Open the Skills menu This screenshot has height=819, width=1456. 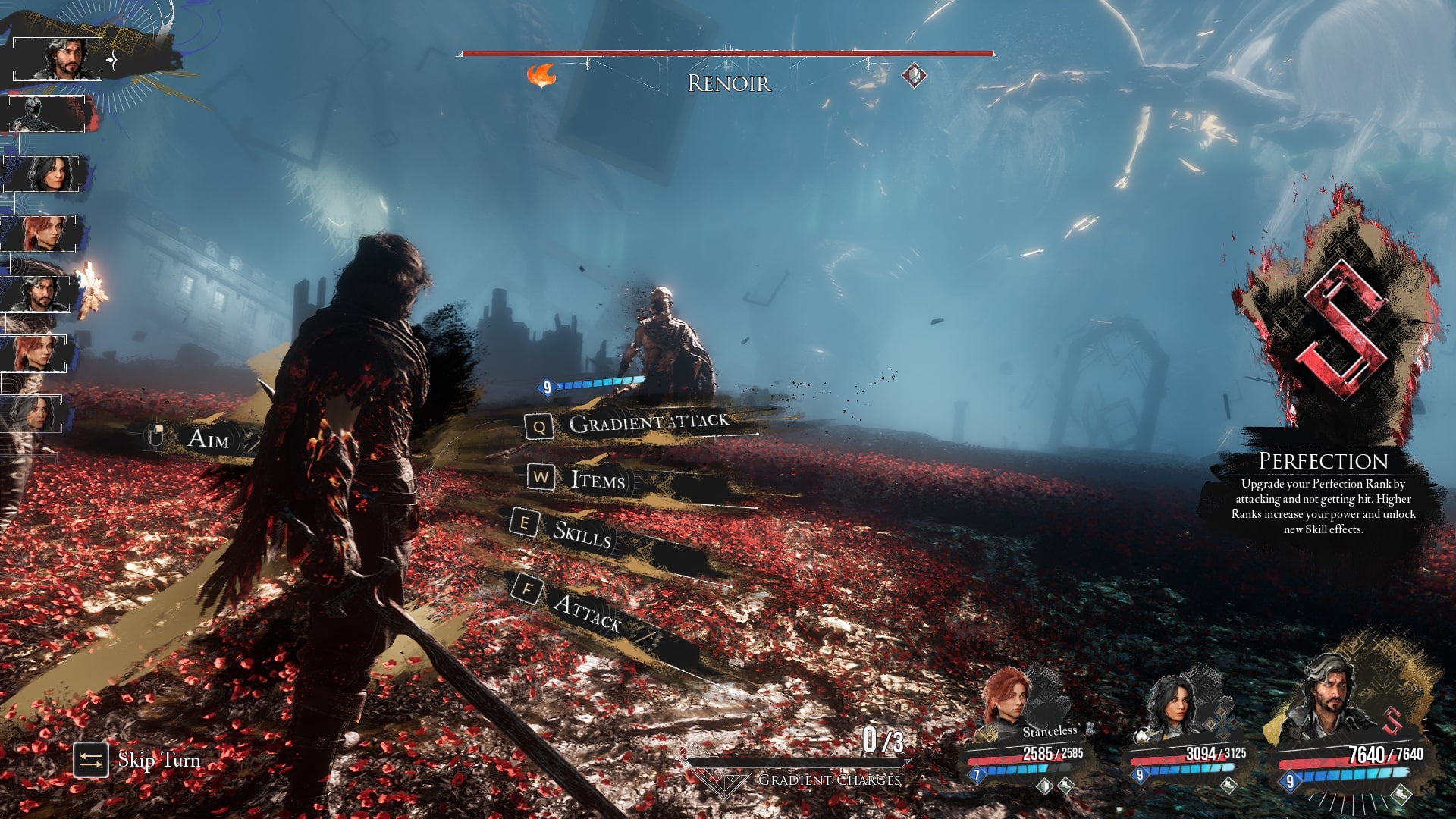(x=581, y=534)
